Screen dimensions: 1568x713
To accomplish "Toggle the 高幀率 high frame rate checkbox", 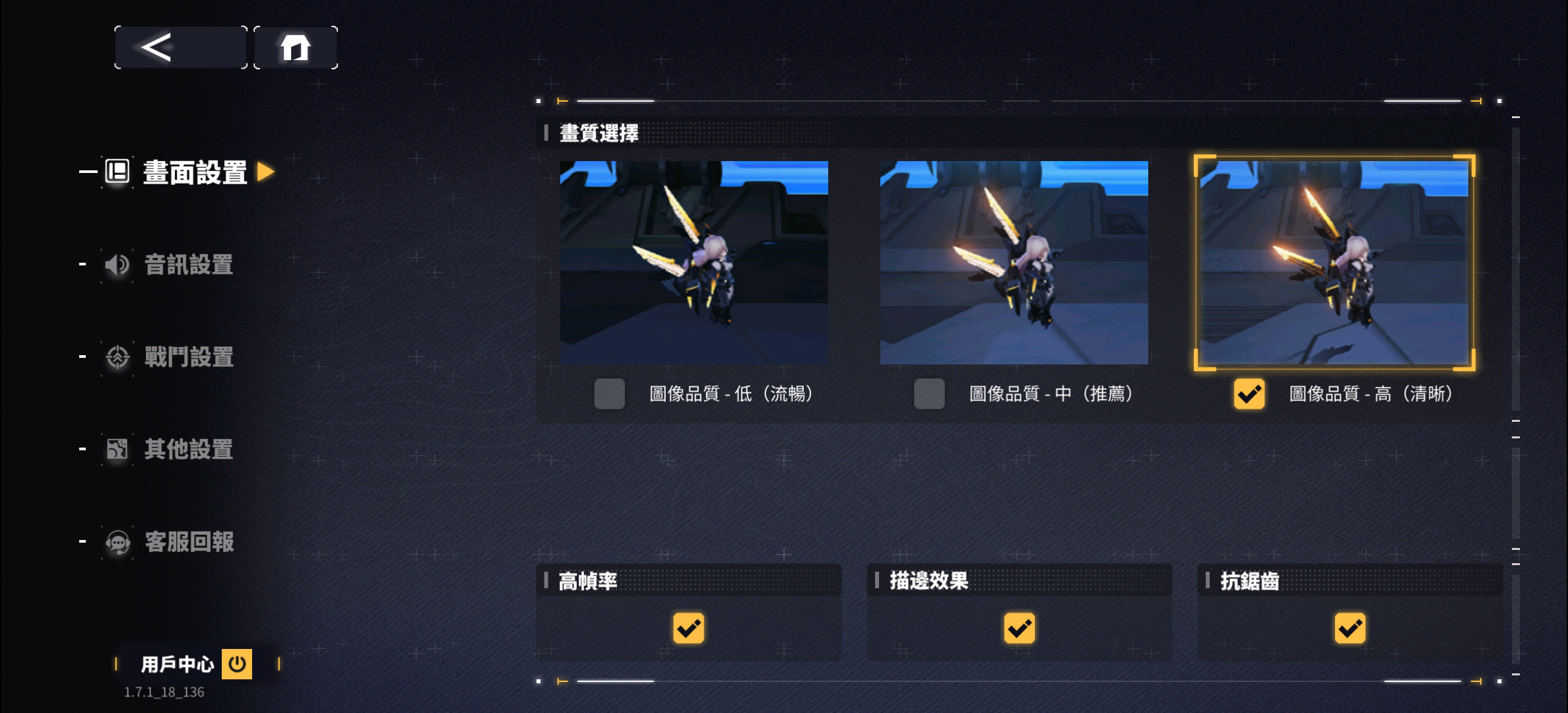I will pos(688,628).
